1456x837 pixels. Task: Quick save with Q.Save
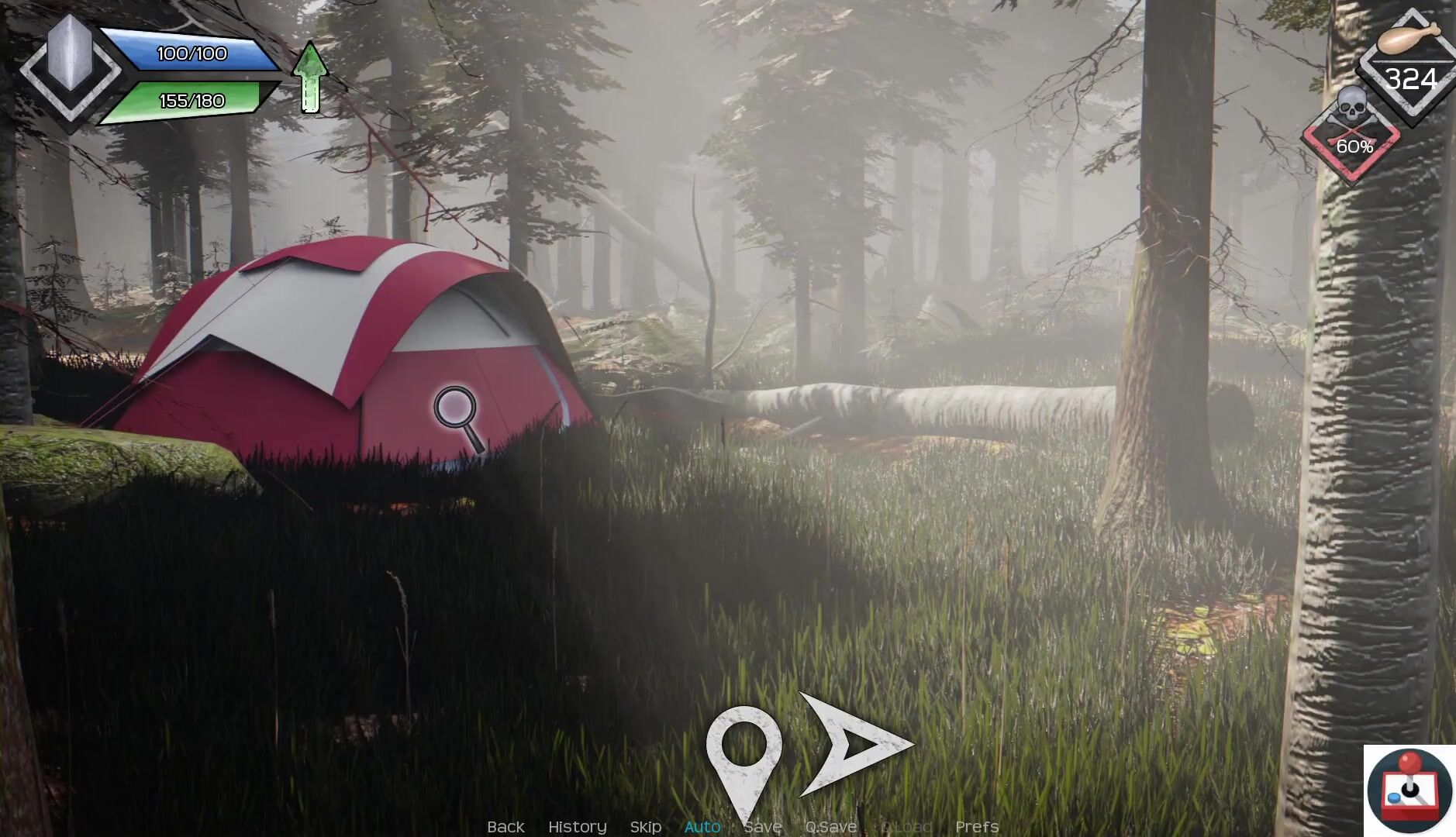pos(830,827)
